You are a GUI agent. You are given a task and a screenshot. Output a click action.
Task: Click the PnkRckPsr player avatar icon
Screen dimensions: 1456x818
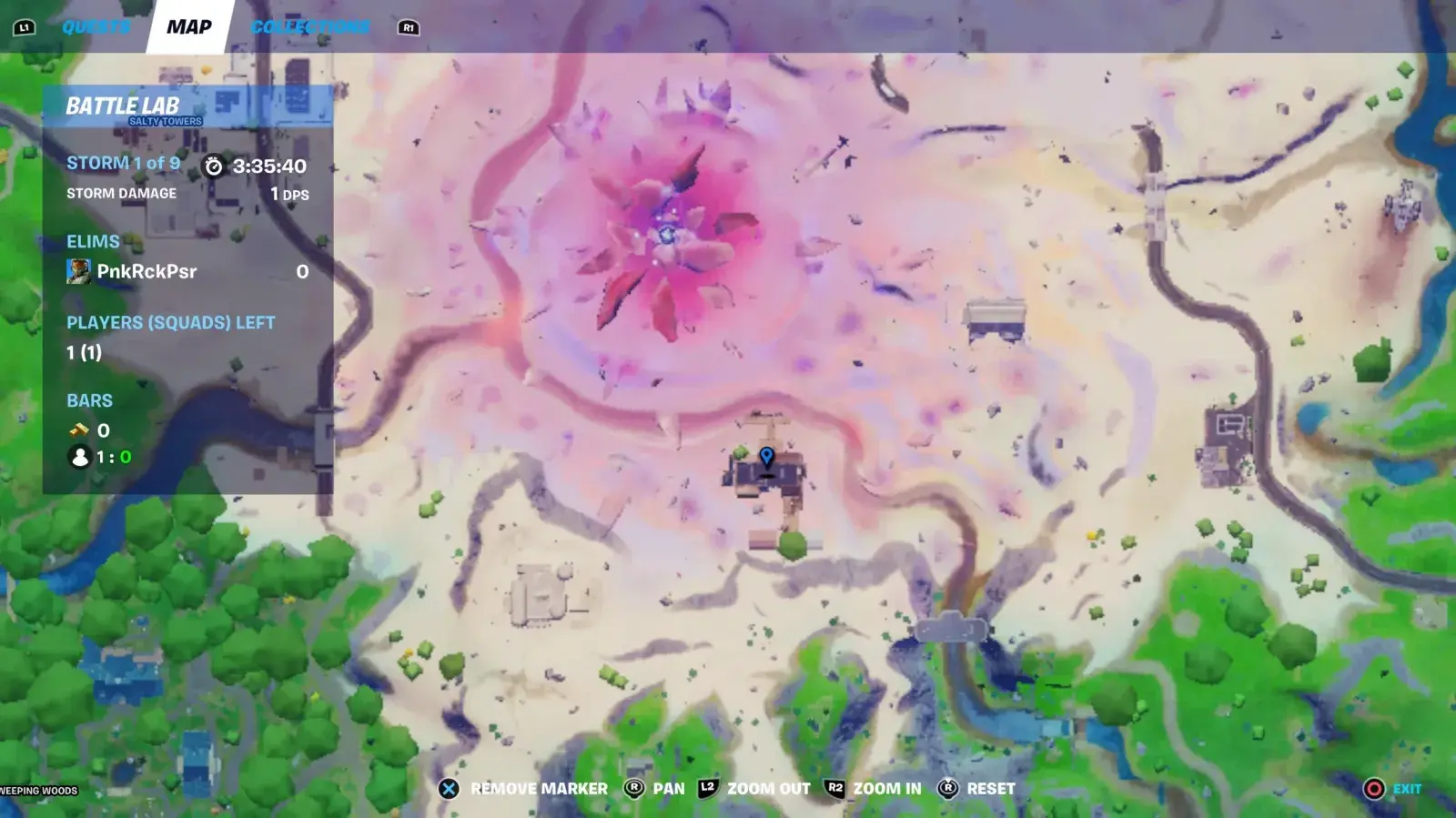tap(78, 271)
